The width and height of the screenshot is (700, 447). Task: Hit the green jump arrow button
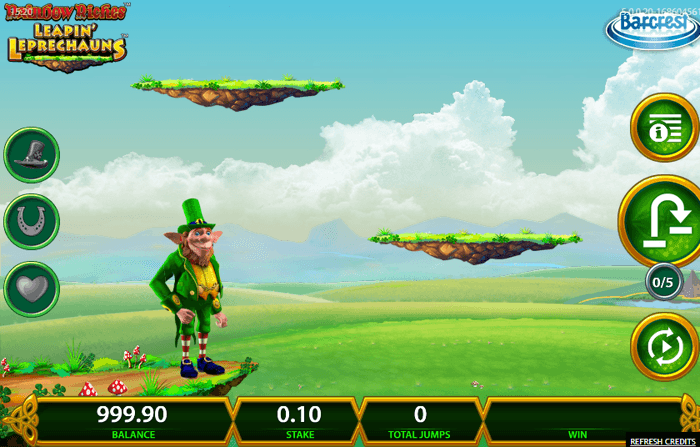[x=664, y=222]
